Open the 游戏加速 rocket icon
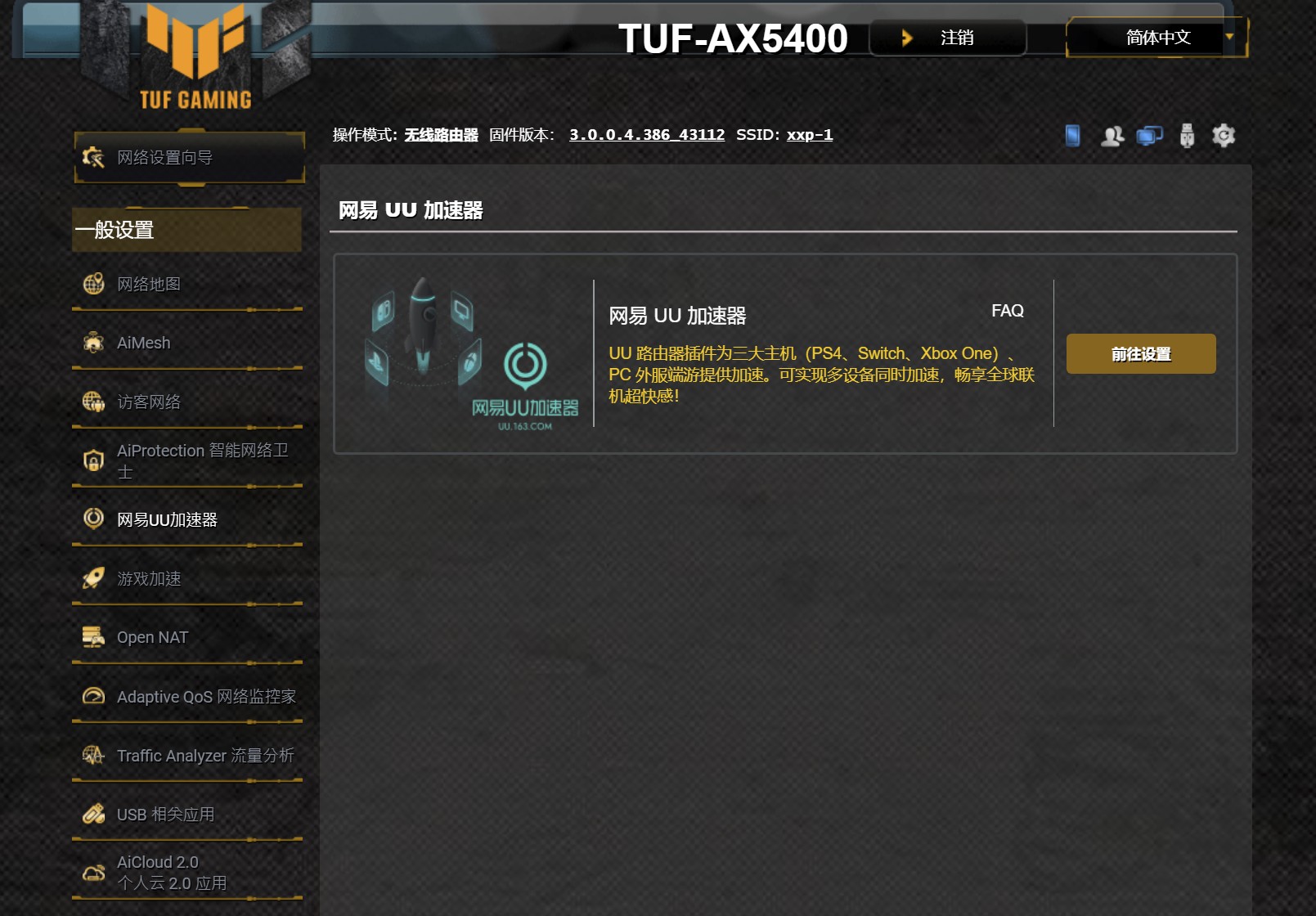1316x916 pixels. [94, 579]
